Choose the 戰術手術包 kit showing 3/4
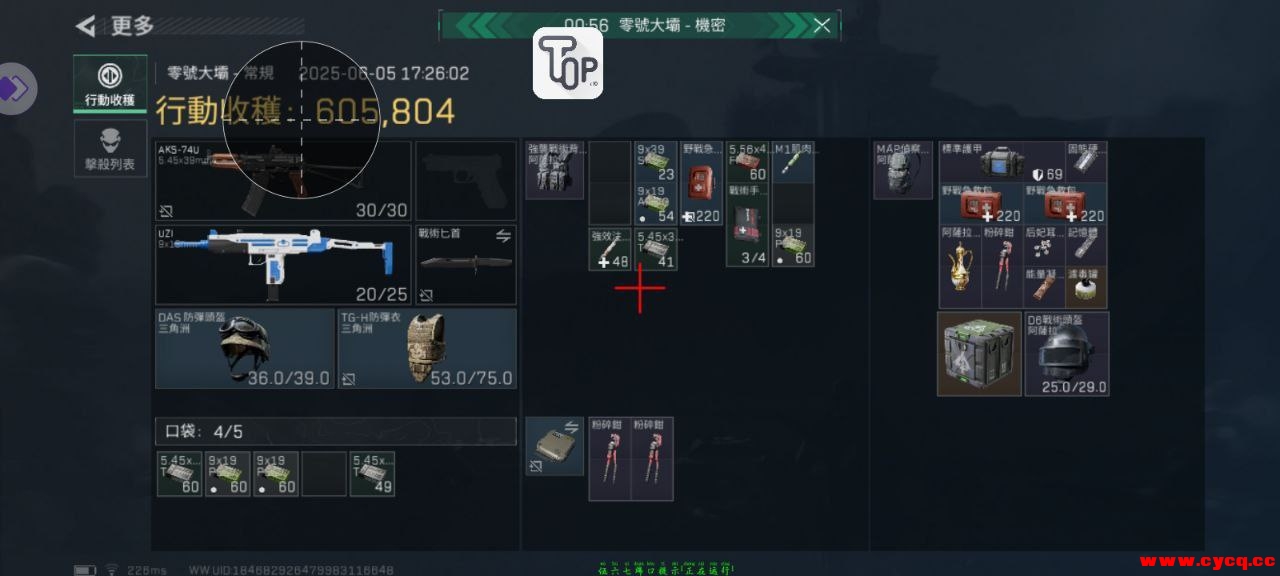This screenshot has width=1280, height=576. coord(747,225)
